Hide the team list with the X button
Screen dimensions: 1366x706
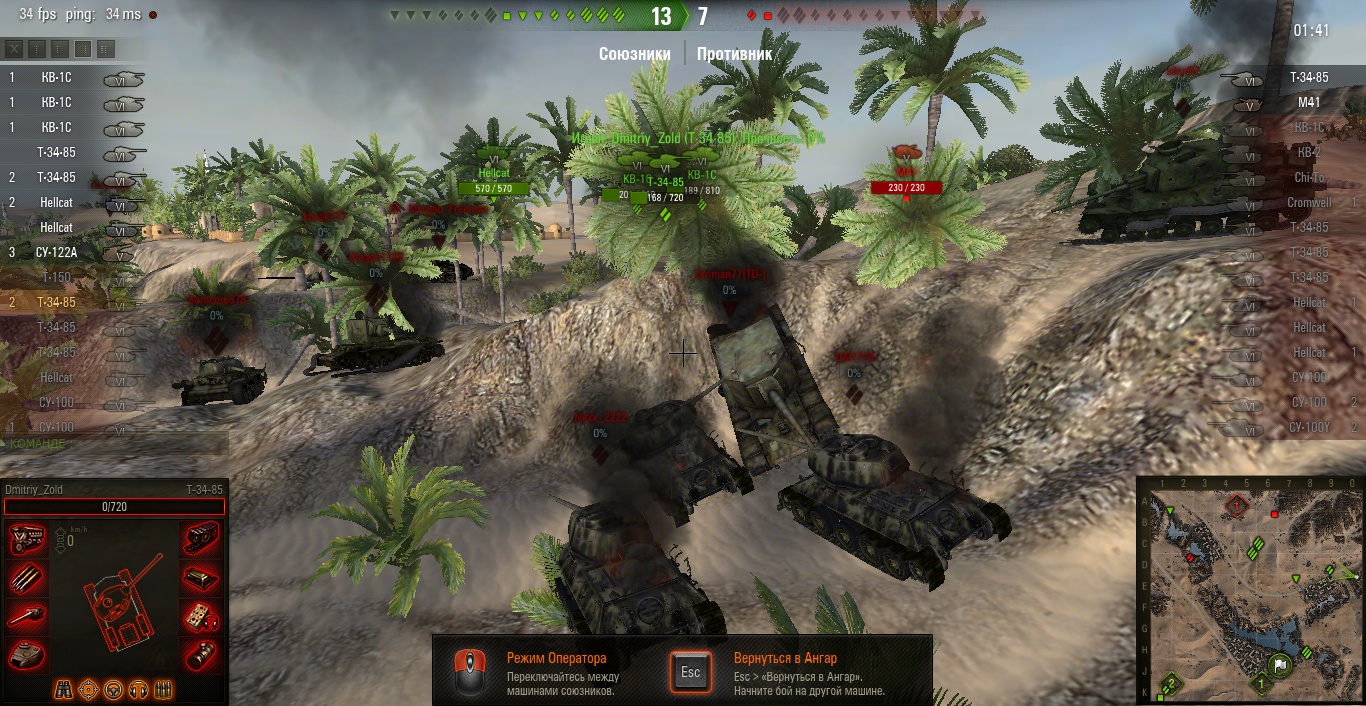14,48
